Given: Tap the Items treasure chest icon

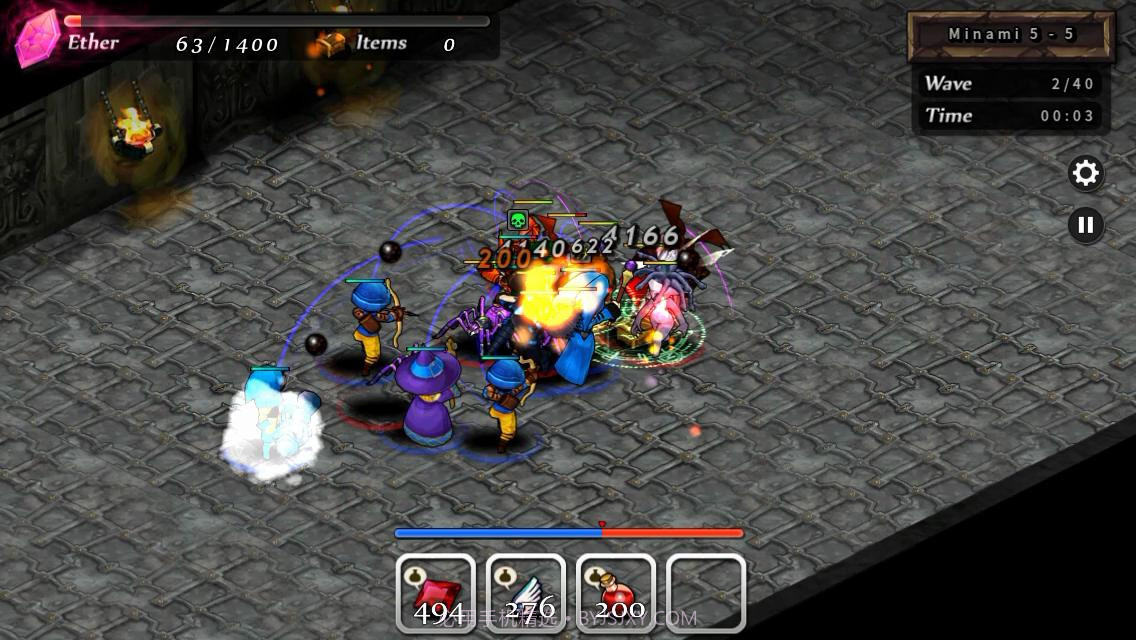Looking at the screenshot, I should tap(330, 43).
